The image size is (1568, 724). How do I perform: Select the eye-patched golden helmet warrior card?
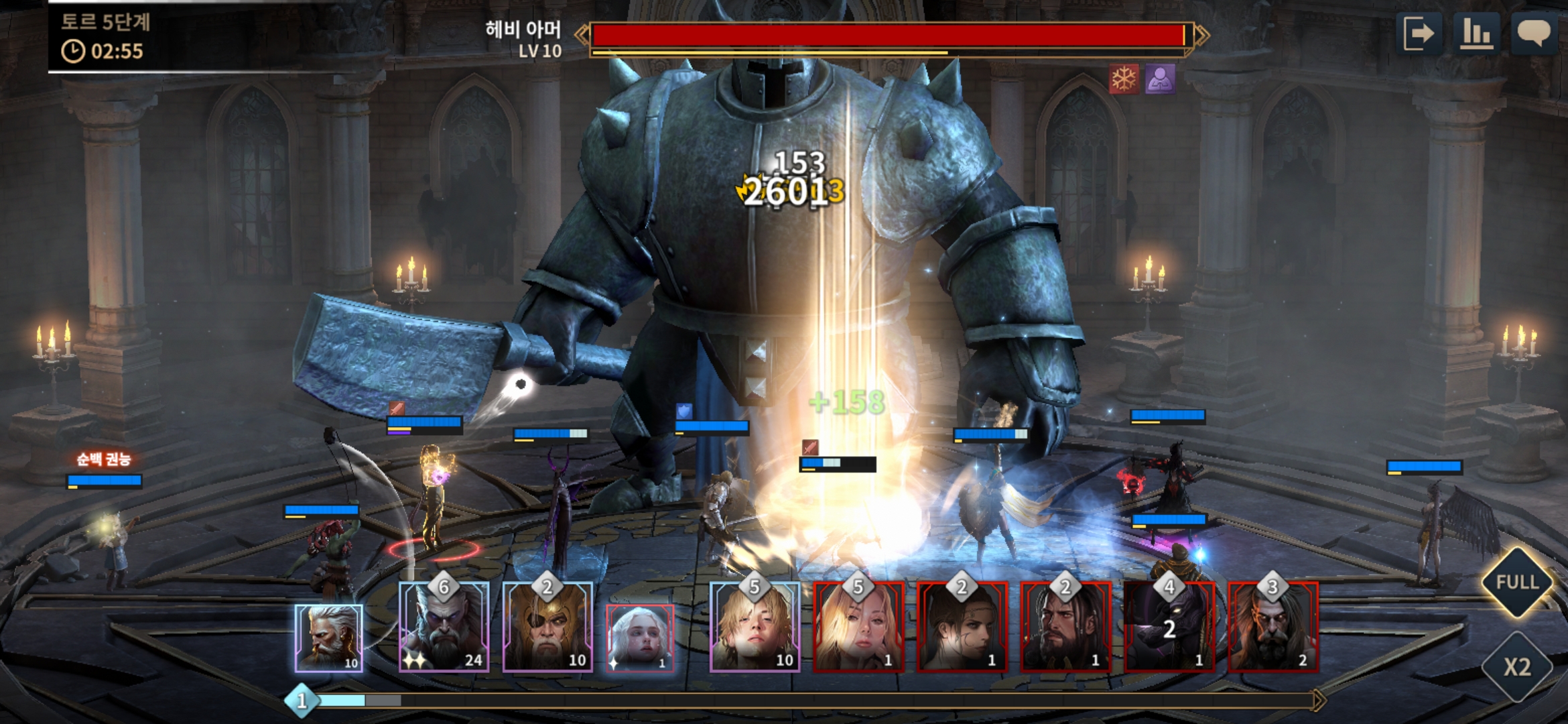(547, 628)
